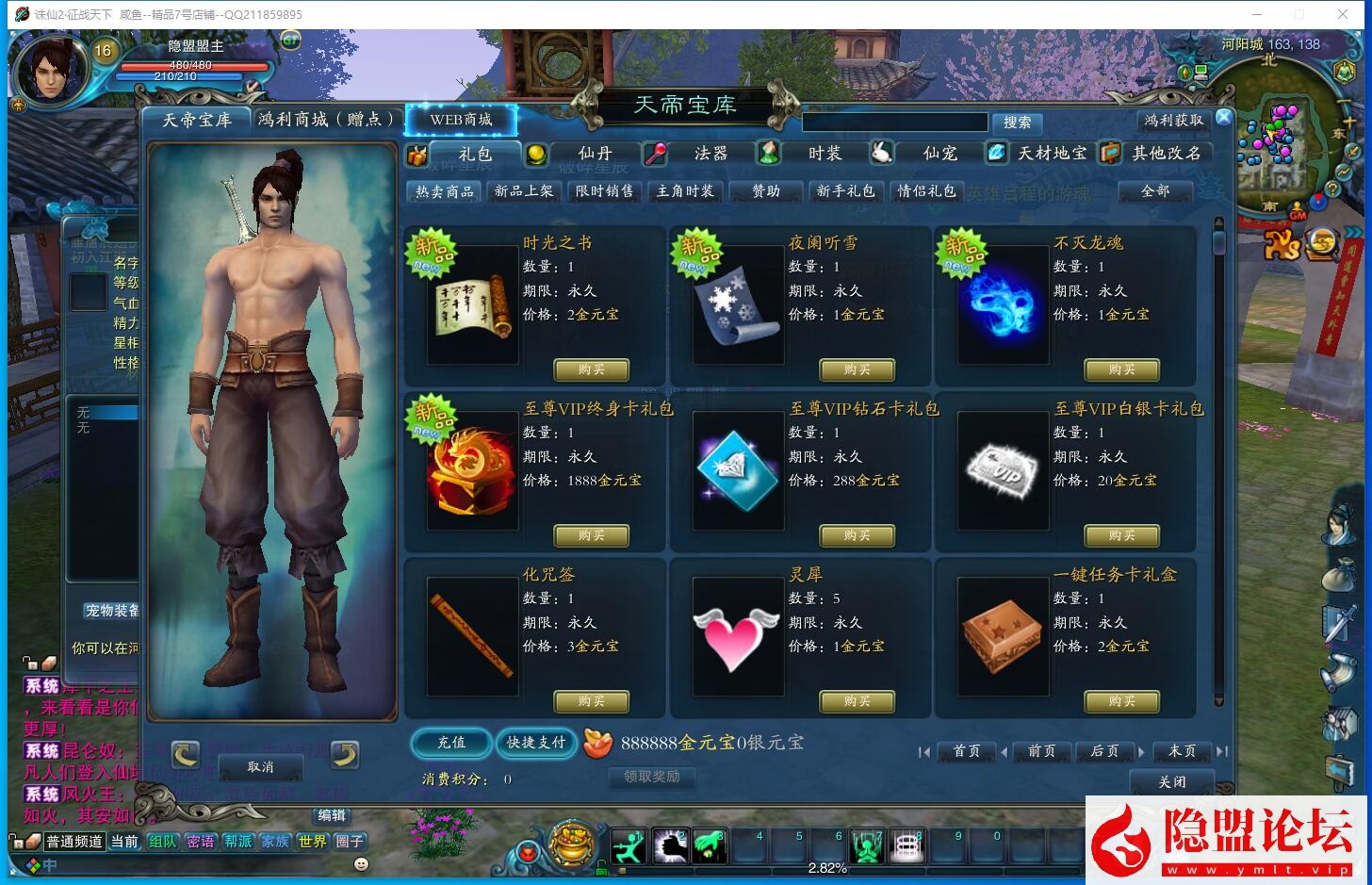Open the 天材地宝 category
1372x885 pixels.
tap(1052, 154)
